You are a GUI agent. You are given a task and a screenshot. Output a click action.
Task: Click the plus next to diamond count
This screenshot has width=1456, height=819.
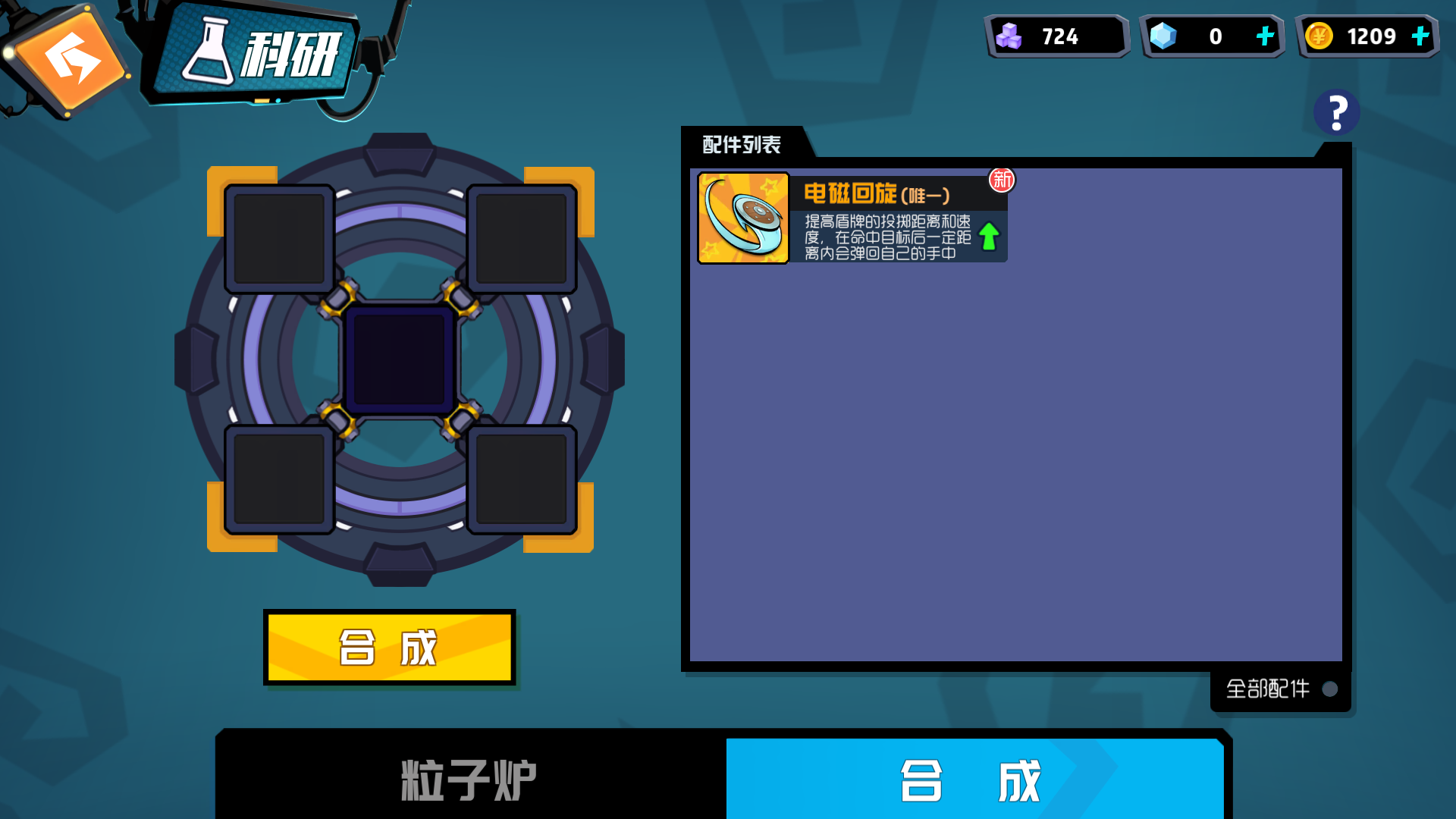click(x=1263, y=34)
